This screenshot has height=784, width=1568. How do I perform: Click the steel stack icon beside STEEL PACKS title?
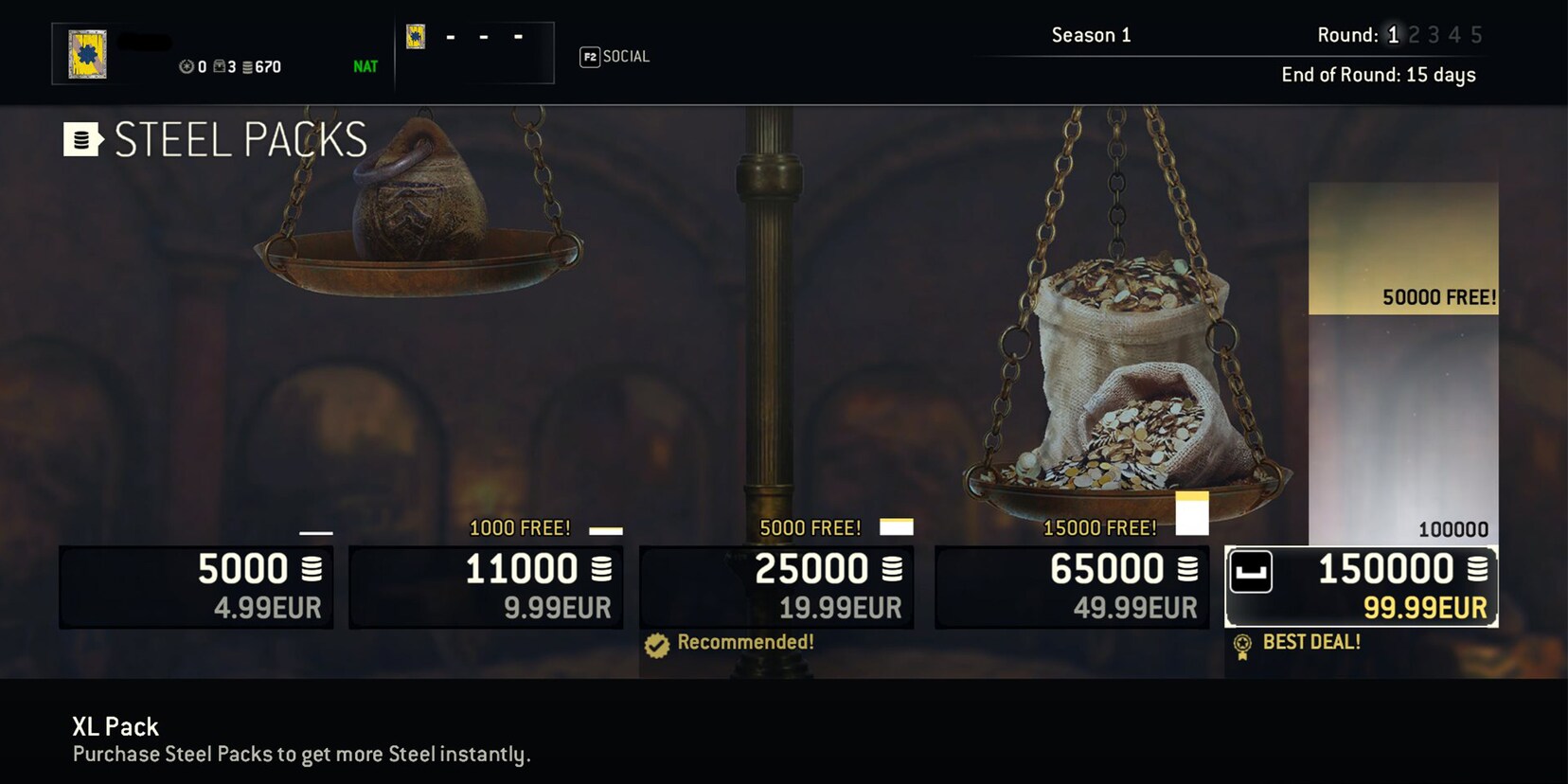pos(80,138)
